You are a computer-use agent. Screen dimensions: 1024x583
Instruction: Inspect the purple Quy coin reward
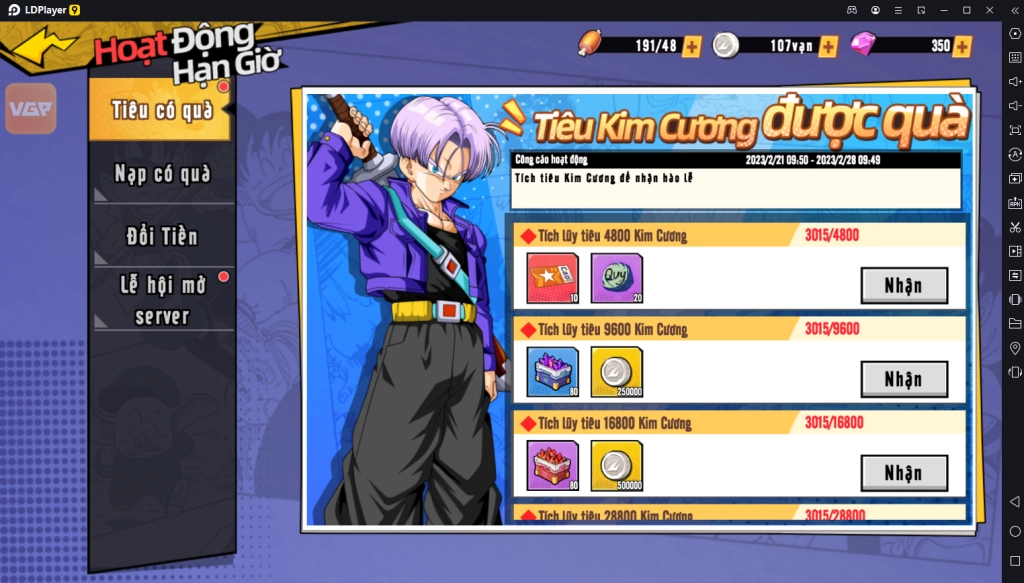pos(616,278)
